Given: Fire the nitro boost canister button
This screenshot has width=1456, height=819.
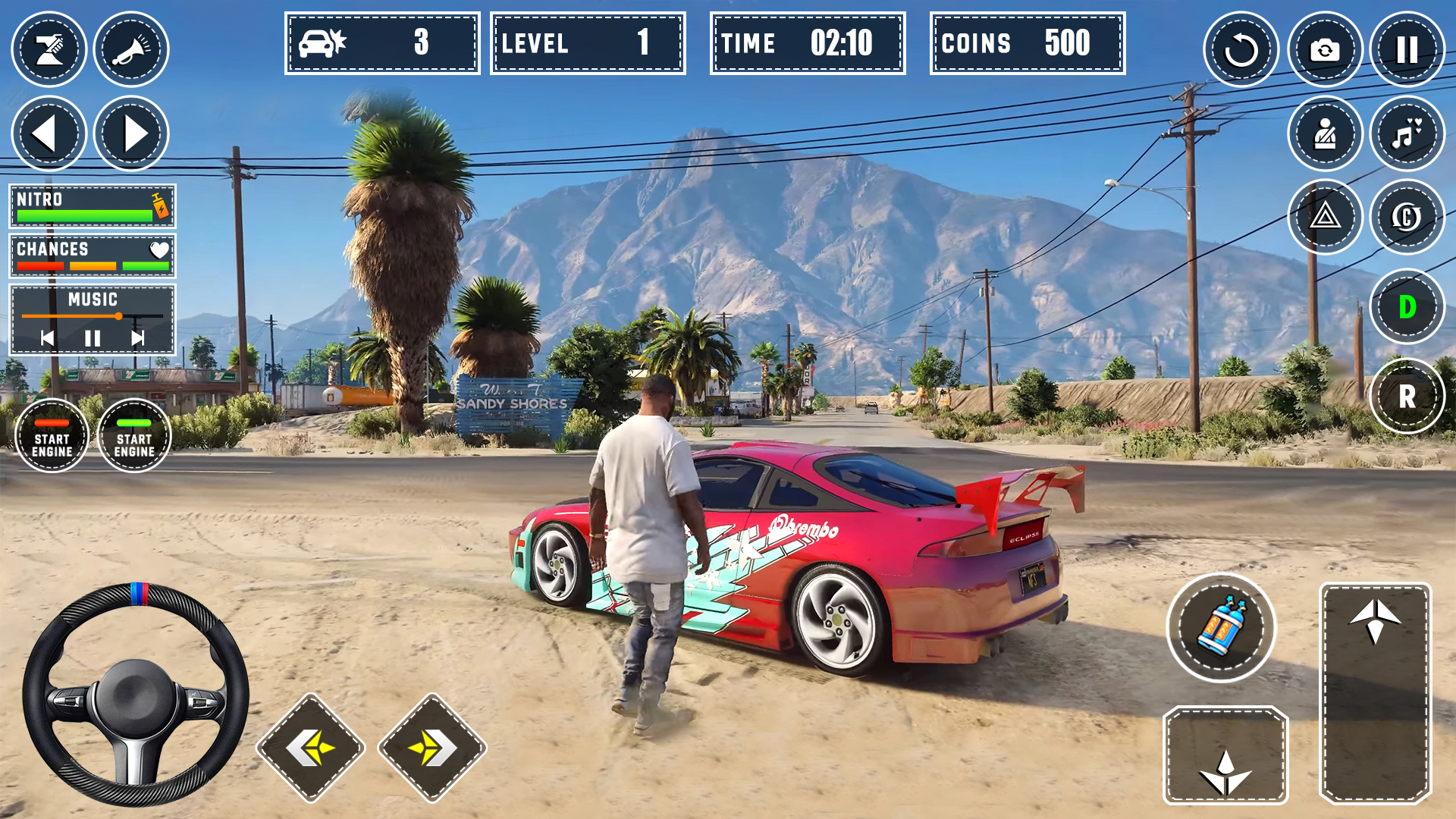Looking at the screenshot, I should tap(1221, 628).
